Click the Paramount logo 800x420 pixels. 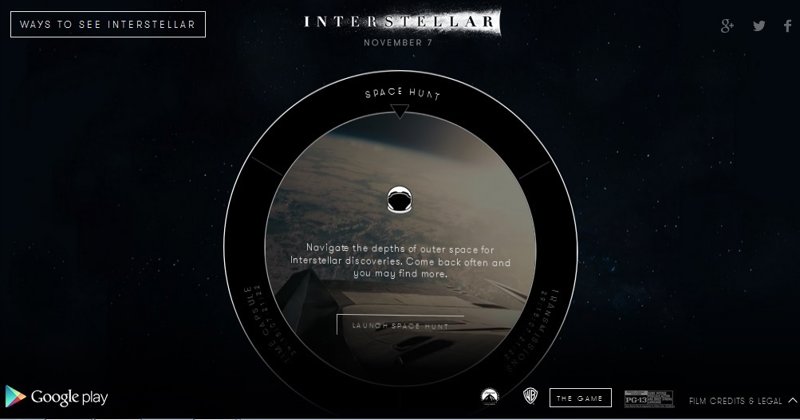(494, 398)
